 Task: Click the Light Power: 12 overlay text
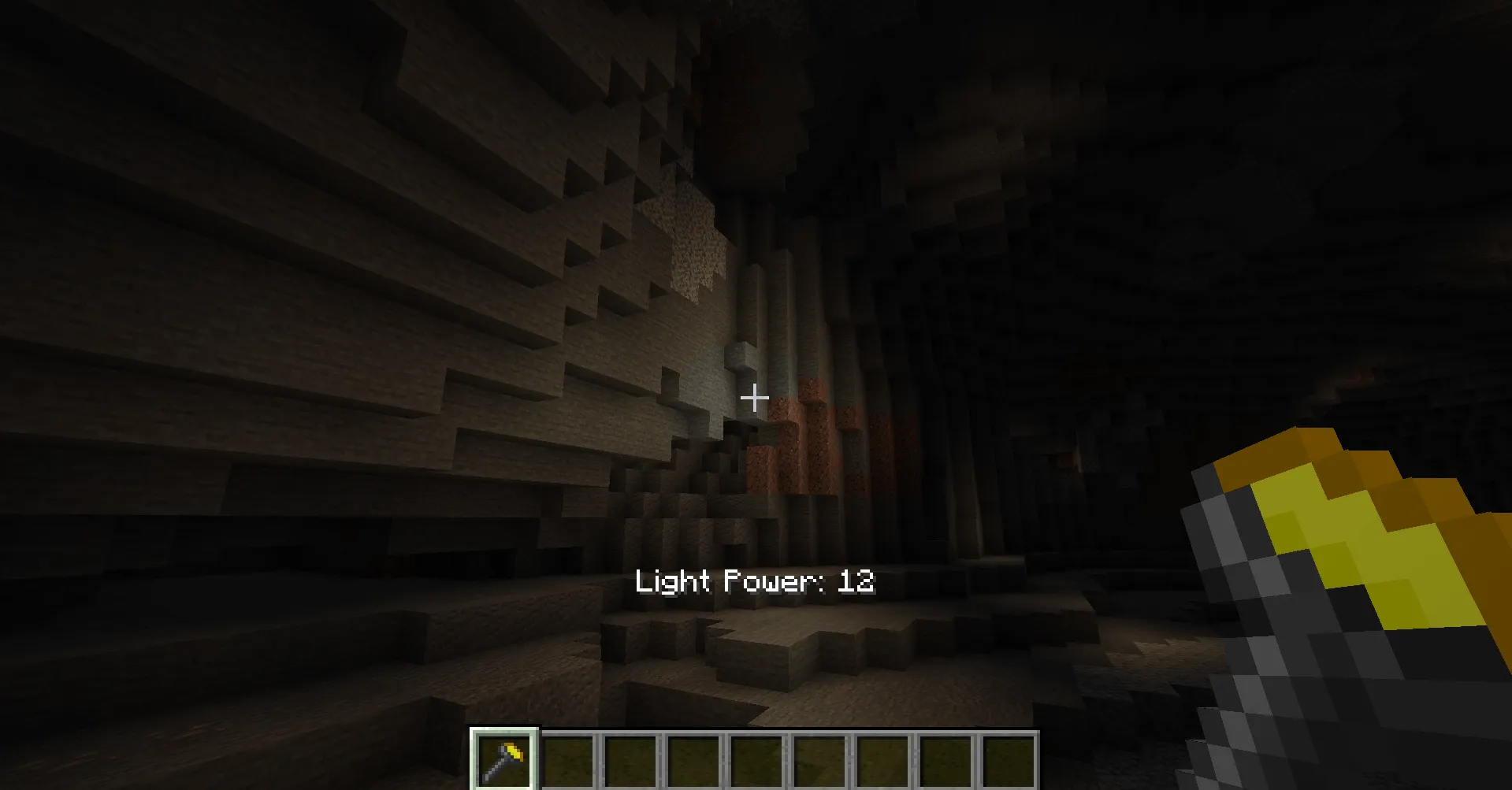(755, 583)
